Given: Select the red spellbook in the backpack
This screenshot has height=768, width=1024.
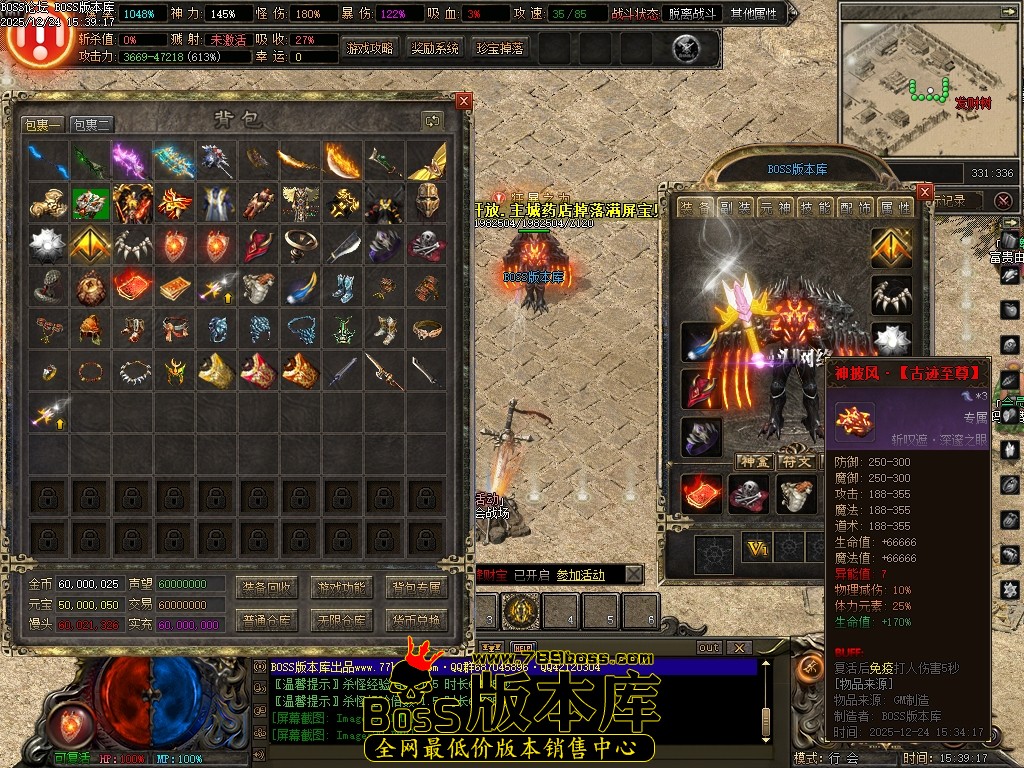Looking at the screenshot, I should tap(133, 286).
